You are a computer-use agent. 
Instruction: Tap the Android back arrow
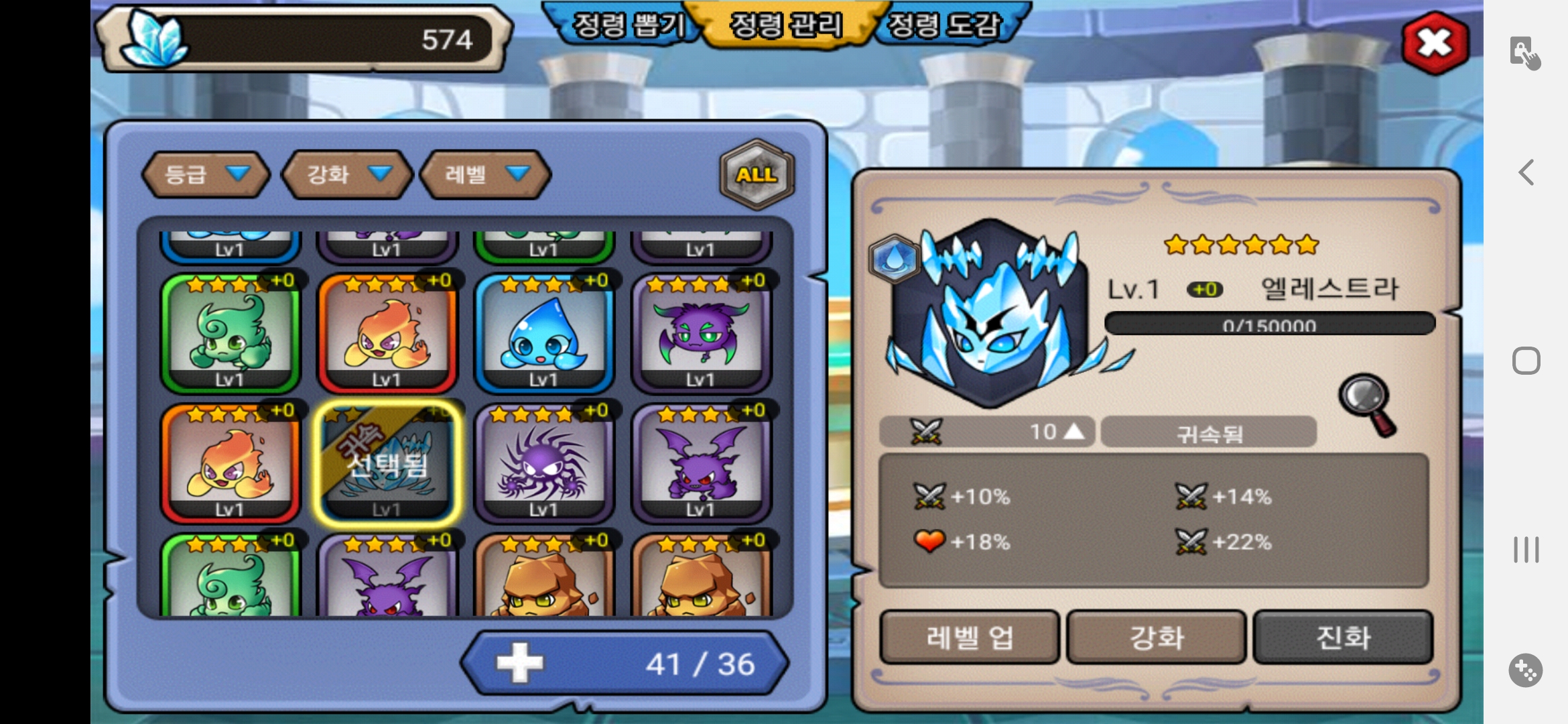1526,173
